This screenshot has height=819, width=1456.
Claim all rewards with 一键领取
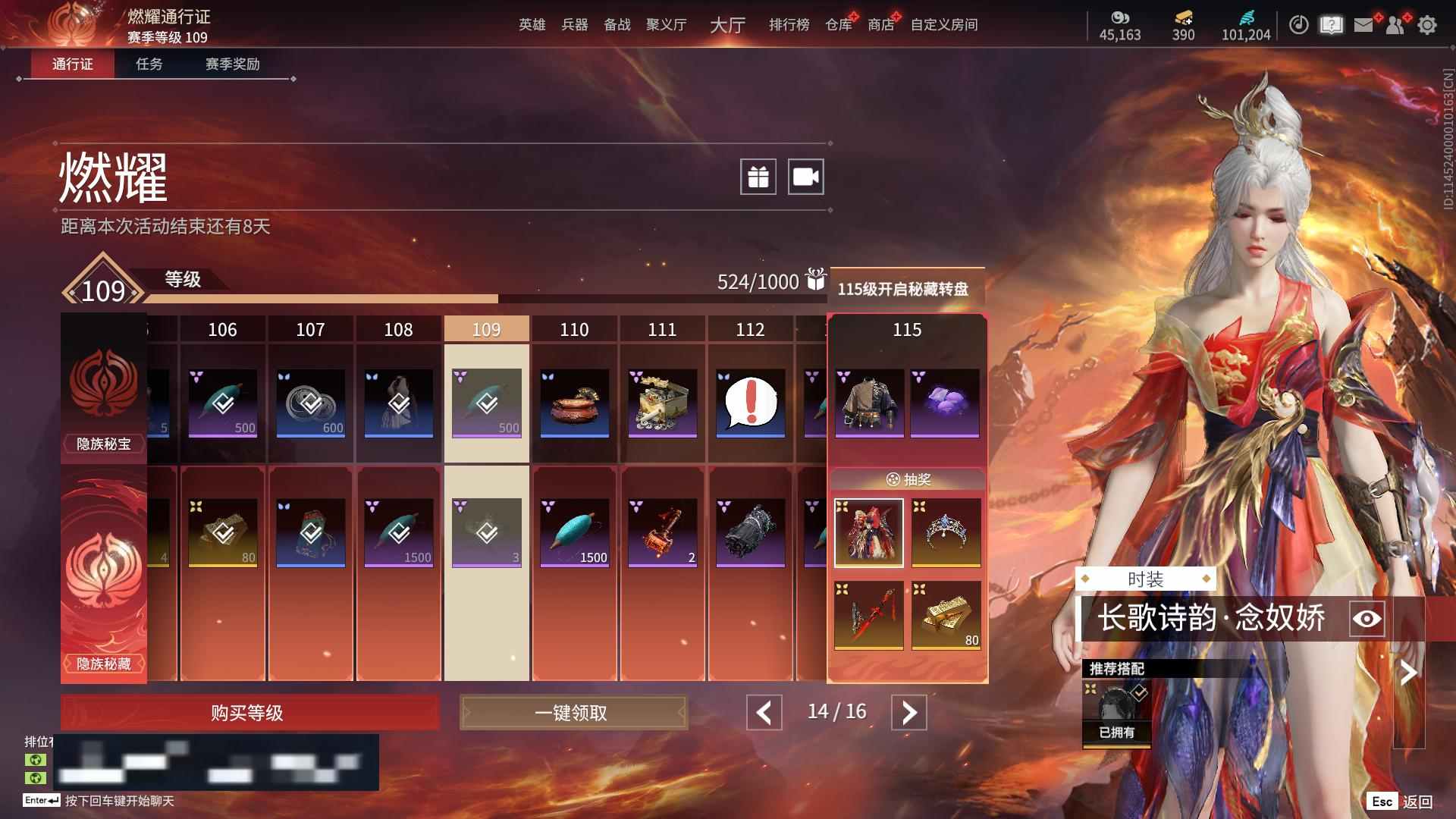point(573,713)
